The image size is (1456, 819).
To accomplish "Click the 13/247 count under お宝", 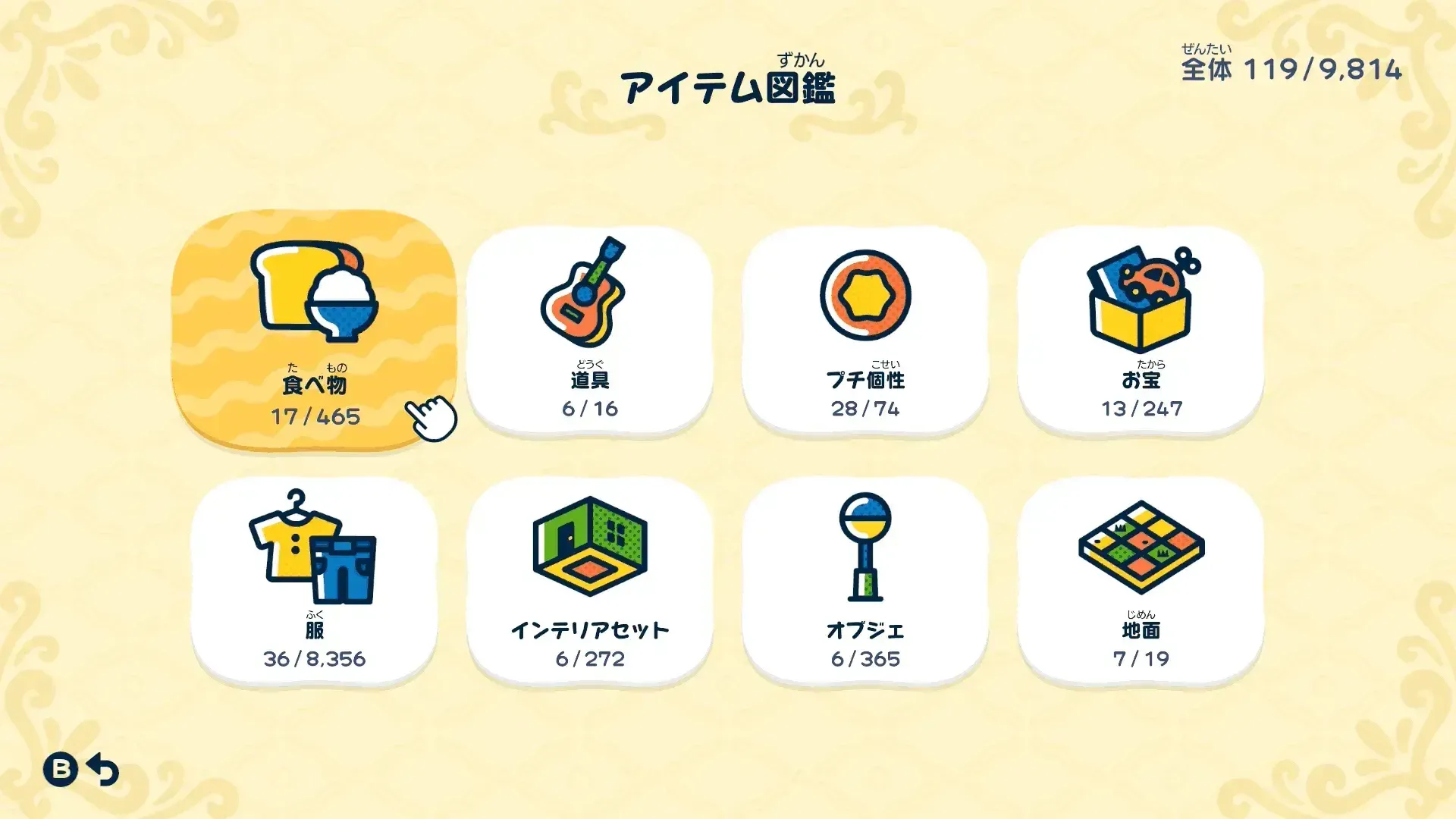I will pyautogui.click(x=1141, y=409).
